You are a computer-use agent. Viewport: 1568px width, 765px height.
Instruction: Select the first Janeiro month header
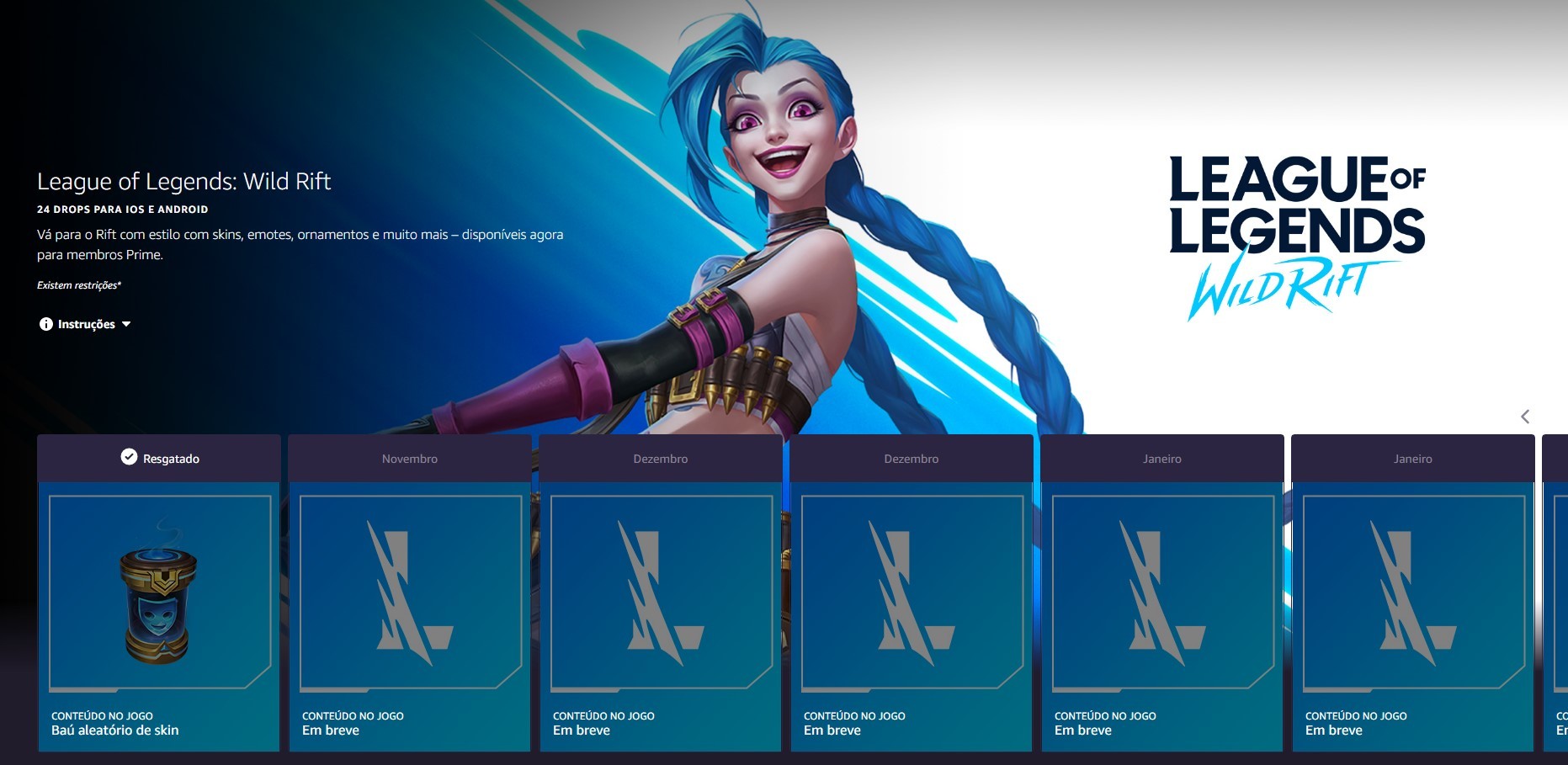point(1161,459)
